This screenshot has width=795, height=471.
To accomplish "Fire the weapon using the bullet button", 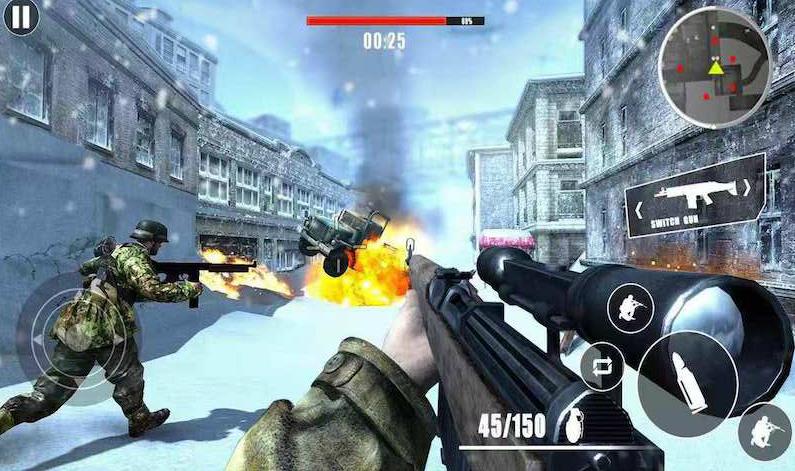I will pos(688,381).
